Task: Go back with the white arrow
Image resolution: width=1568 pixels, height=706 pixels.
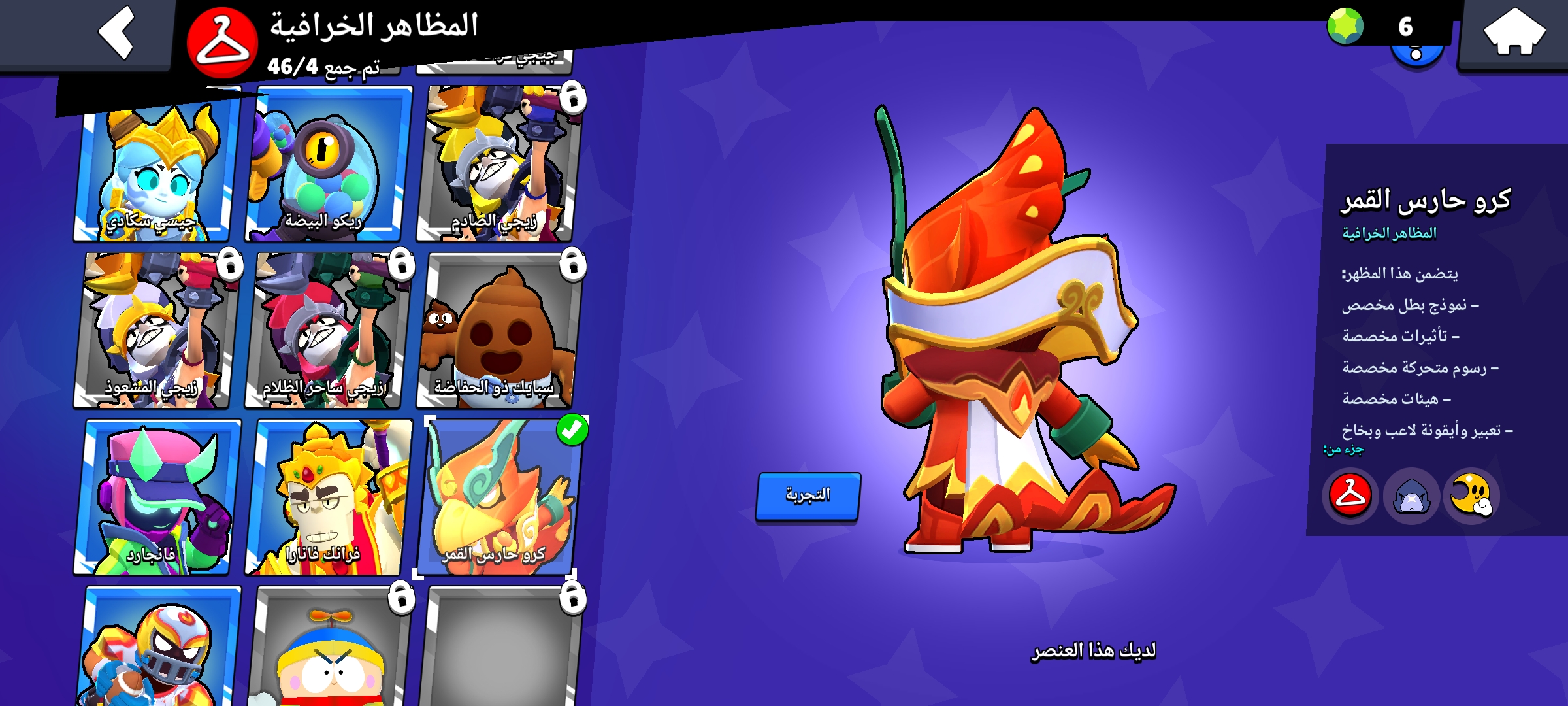Action: [x=118, y=31]
